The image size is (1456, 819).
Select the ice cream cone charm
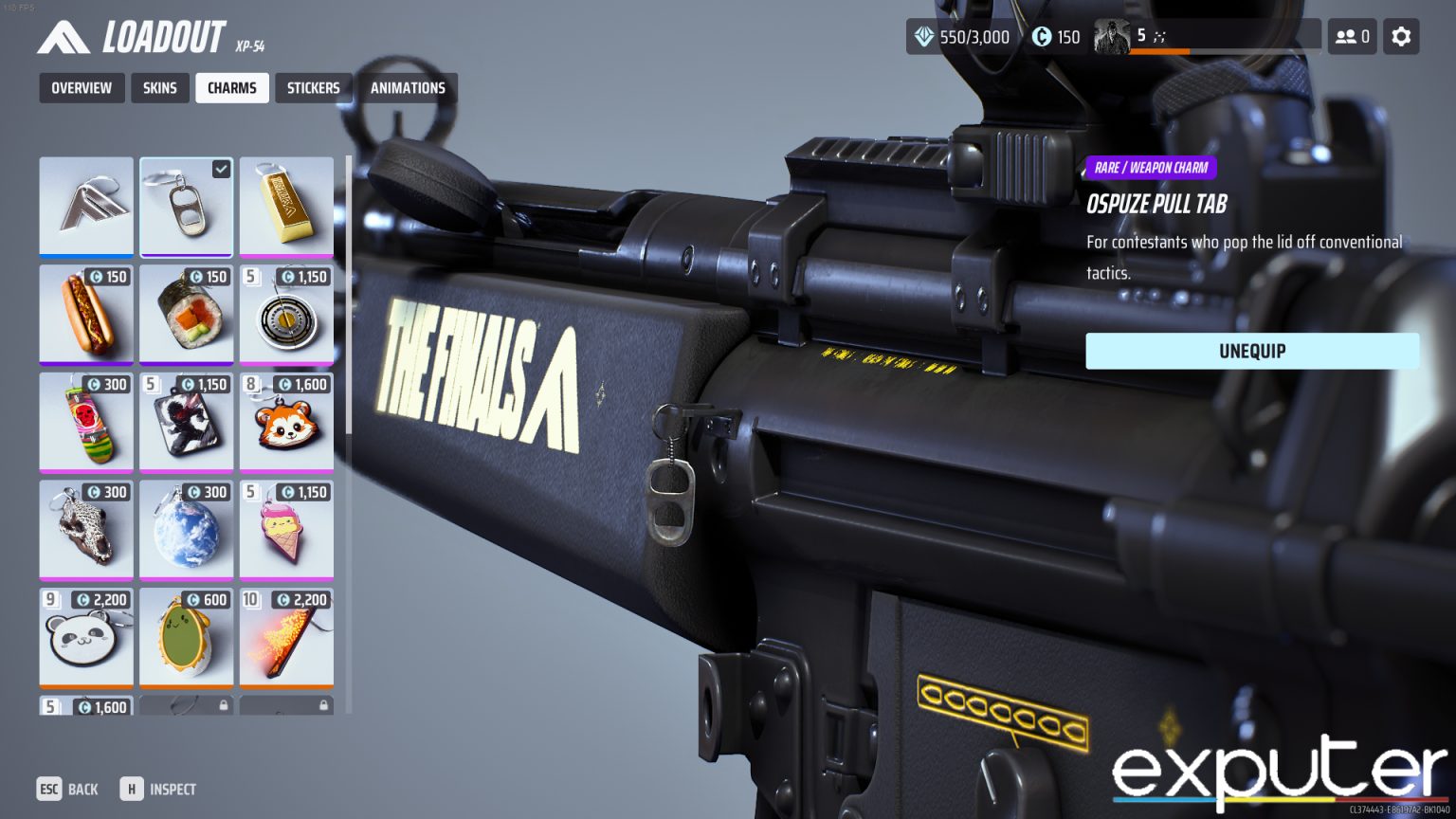286,530
